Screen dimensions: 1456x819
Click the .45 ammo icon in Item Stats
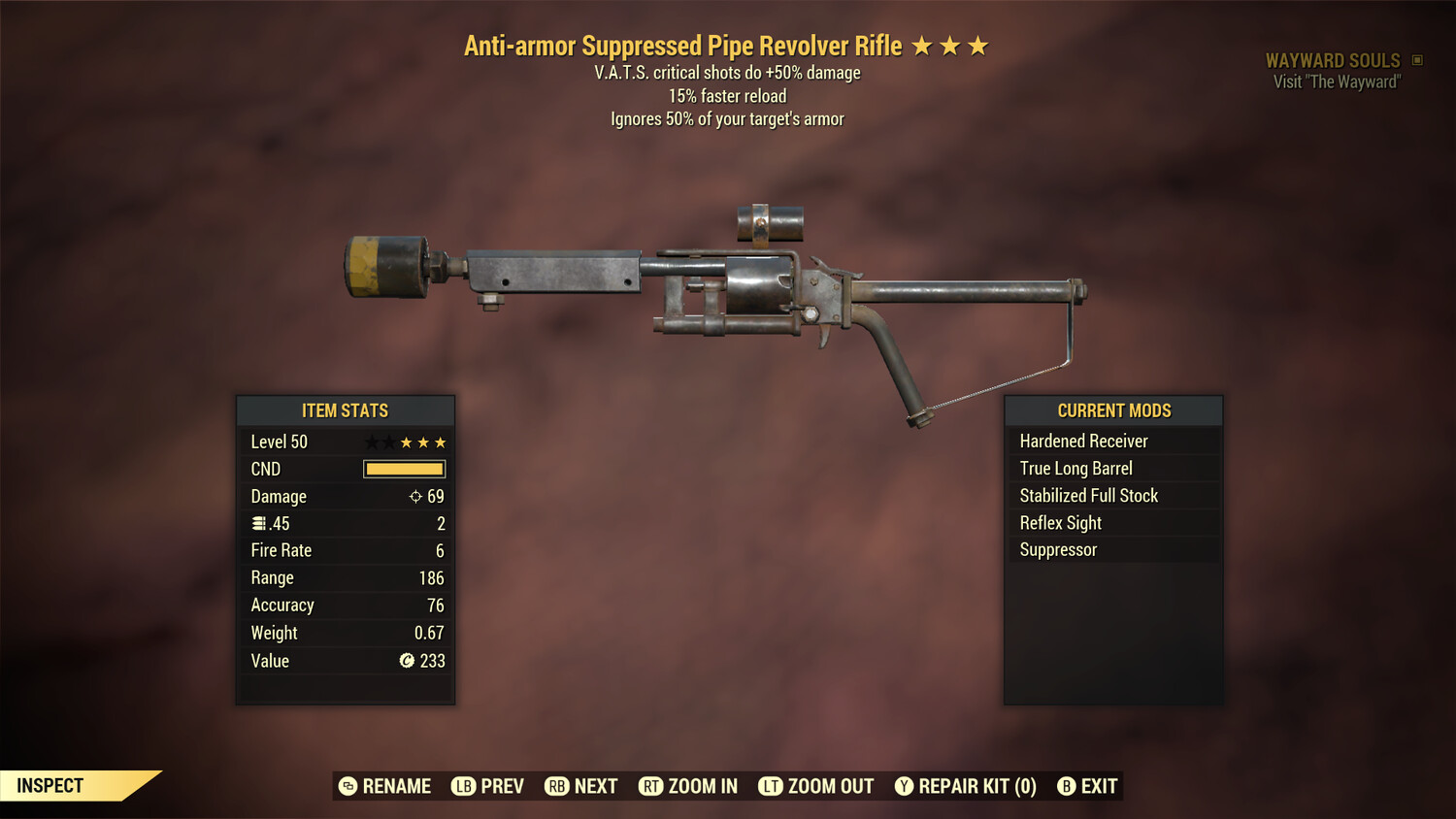coord(258,523)
